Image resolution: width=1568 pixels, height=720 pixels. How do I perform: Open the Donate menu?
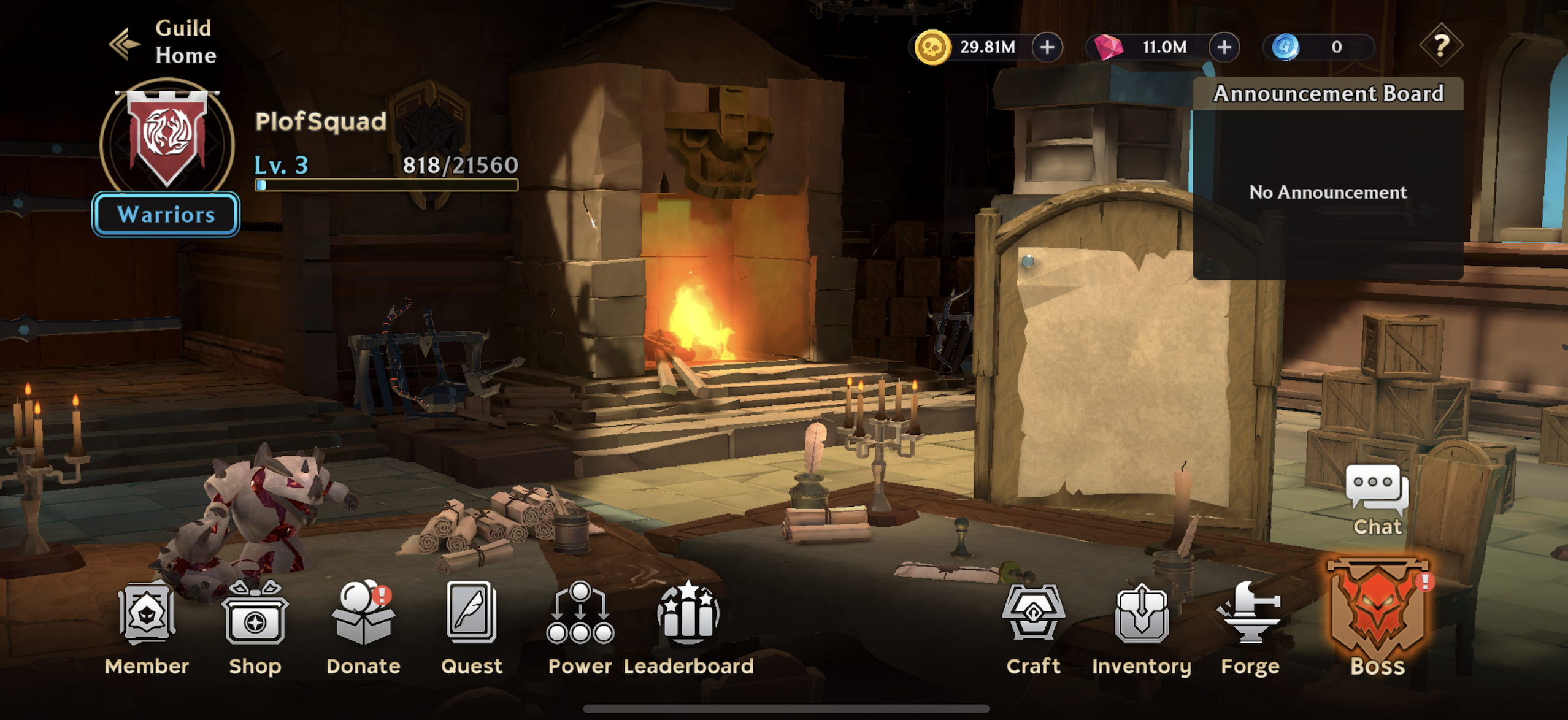pos(363,627)
